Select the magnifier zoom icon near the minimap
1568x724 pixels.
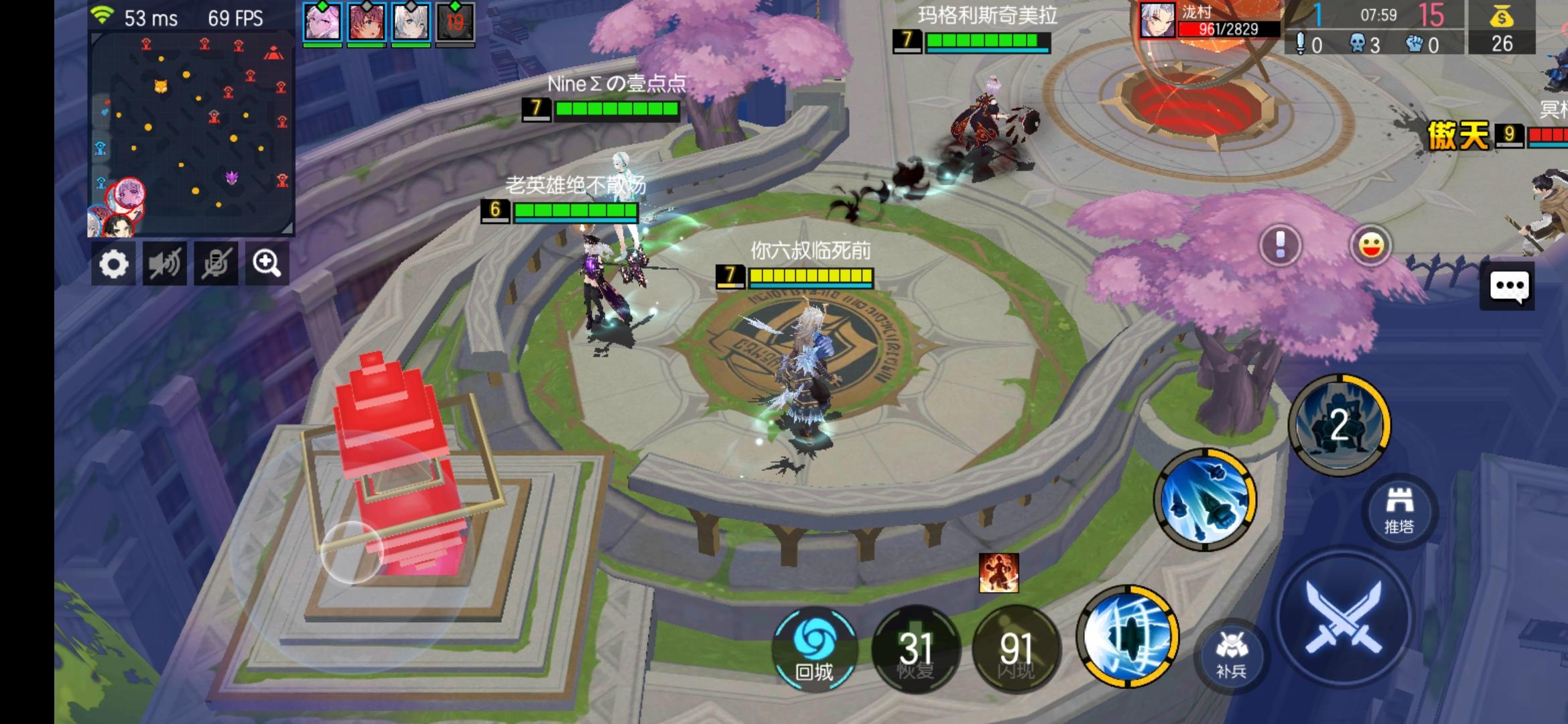point(267,264)
